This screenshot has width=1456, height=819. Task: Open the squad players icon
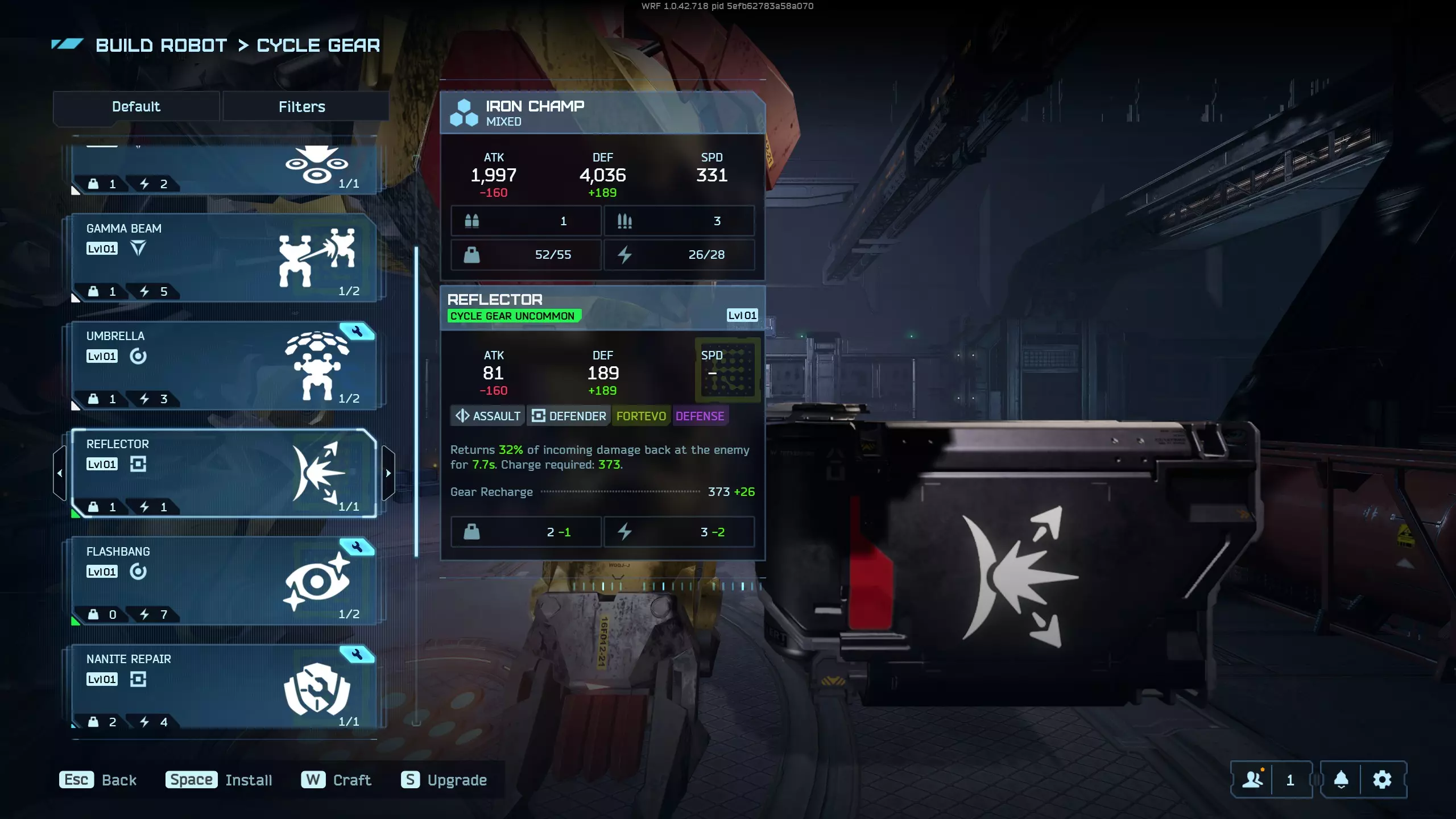click(1252, 779)
